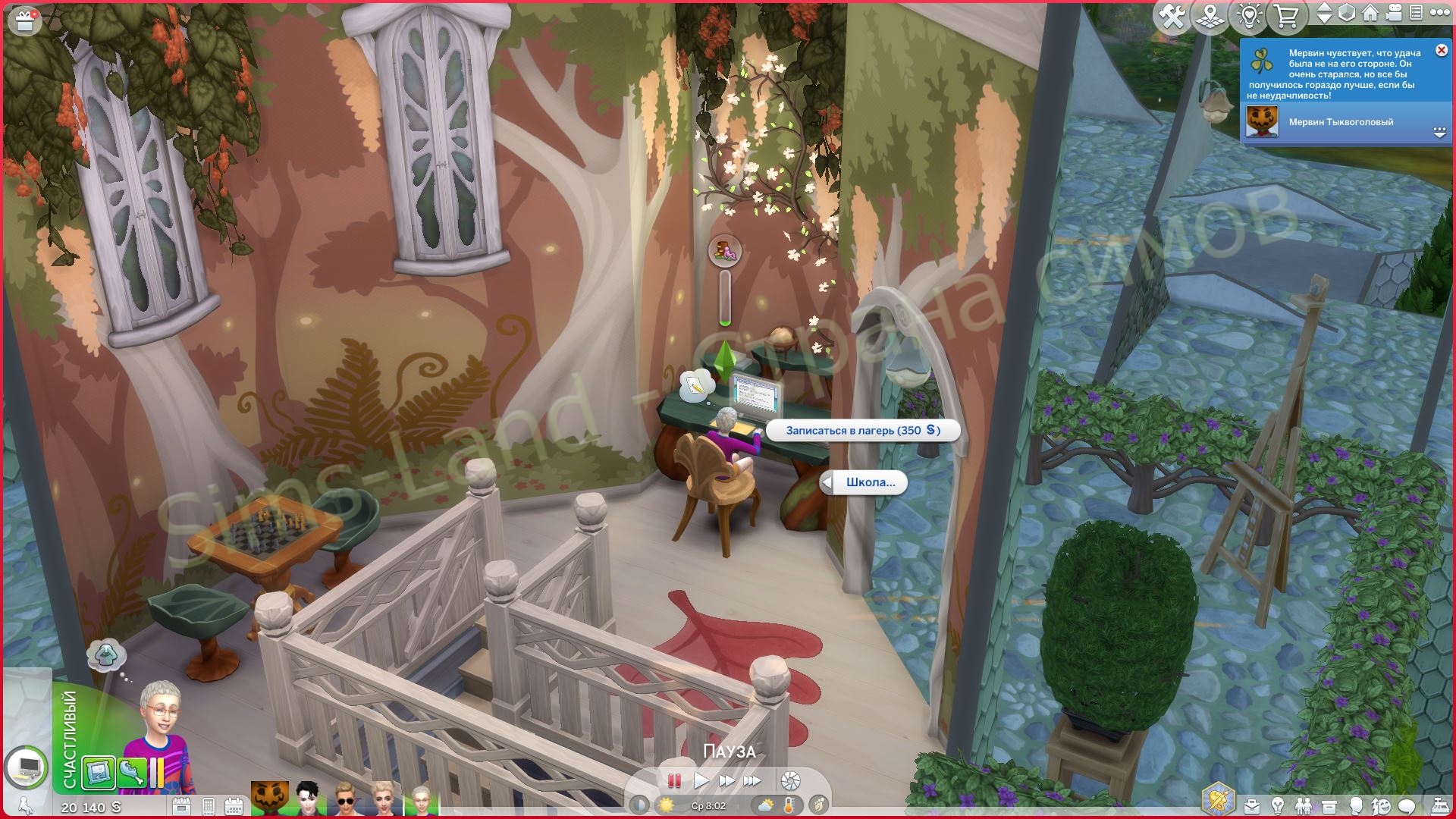Expand the notification wall arrow
Viewport: 1456px width, 819px height.
point(1439,133)
